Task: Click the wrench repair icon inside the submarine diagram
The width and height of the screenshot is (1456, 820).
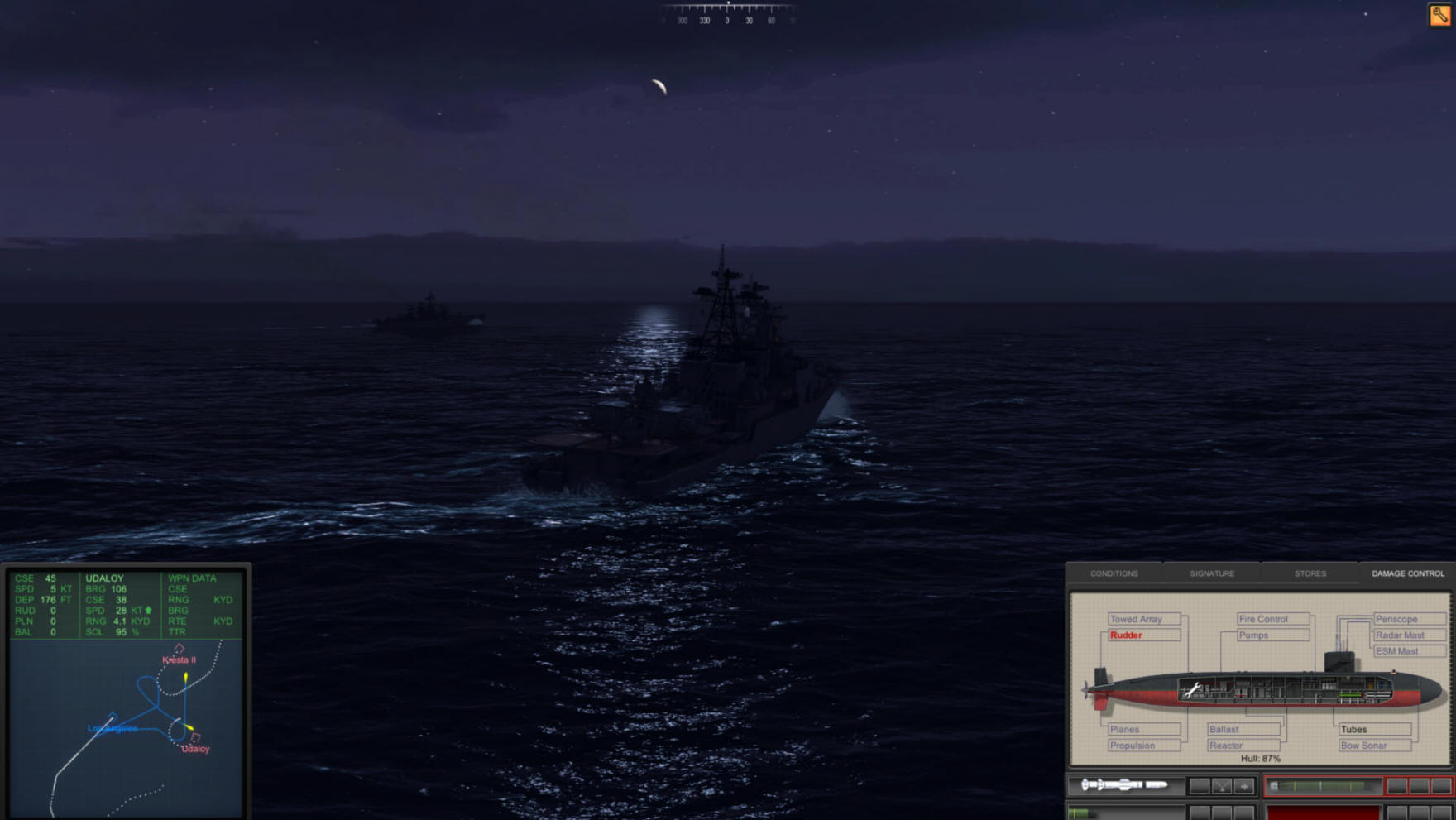Action: point(1193,689)
